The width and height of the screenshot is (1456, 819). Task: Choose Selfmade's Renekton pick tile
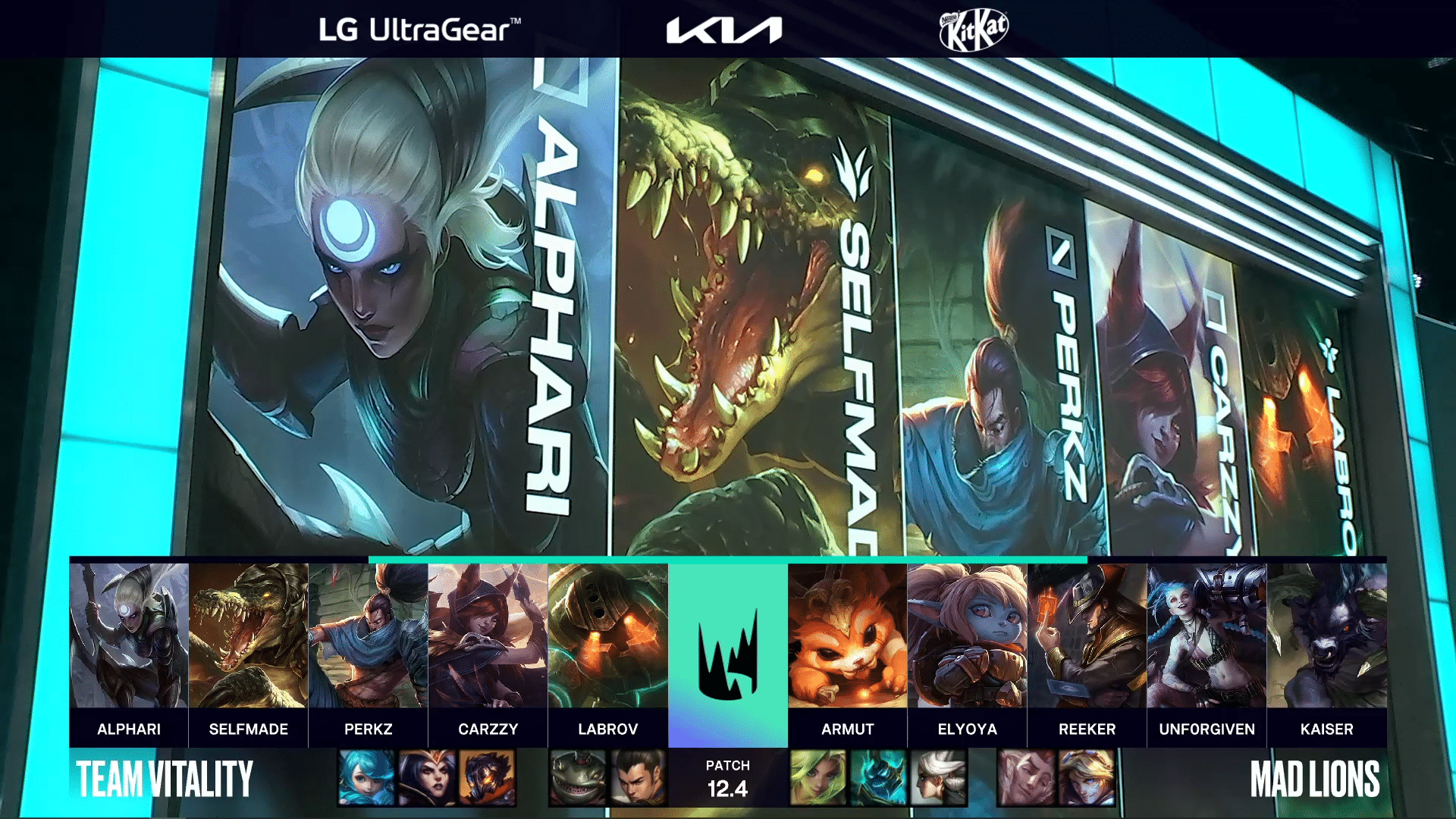tap(249, 635)
